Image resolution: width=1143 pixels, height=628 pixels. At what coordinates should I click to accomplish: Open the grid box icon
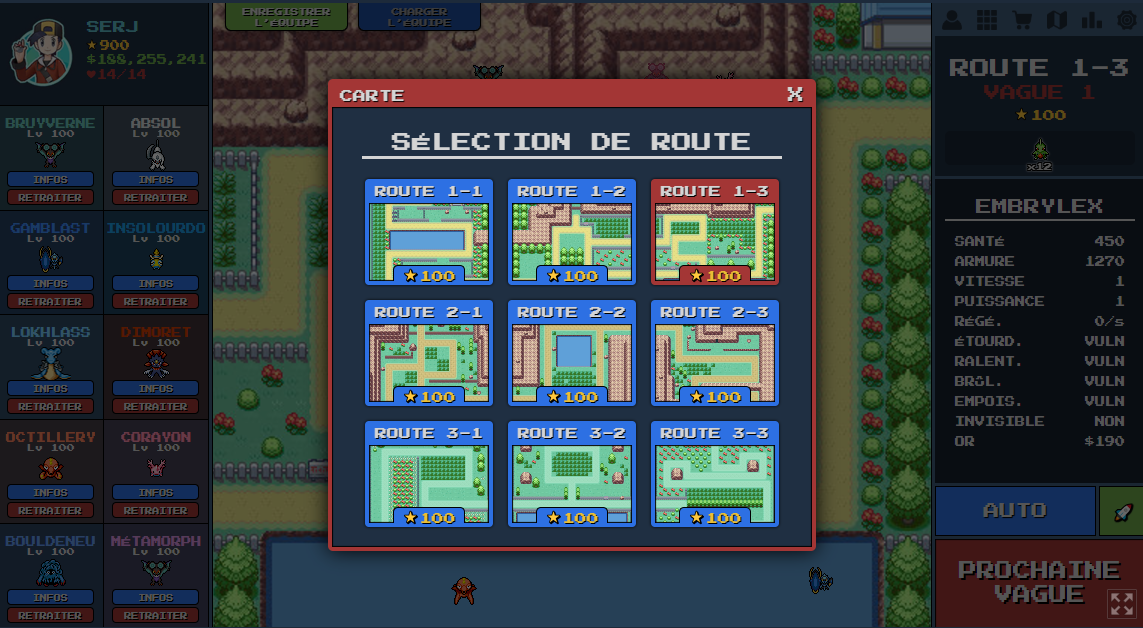[987, 20]
